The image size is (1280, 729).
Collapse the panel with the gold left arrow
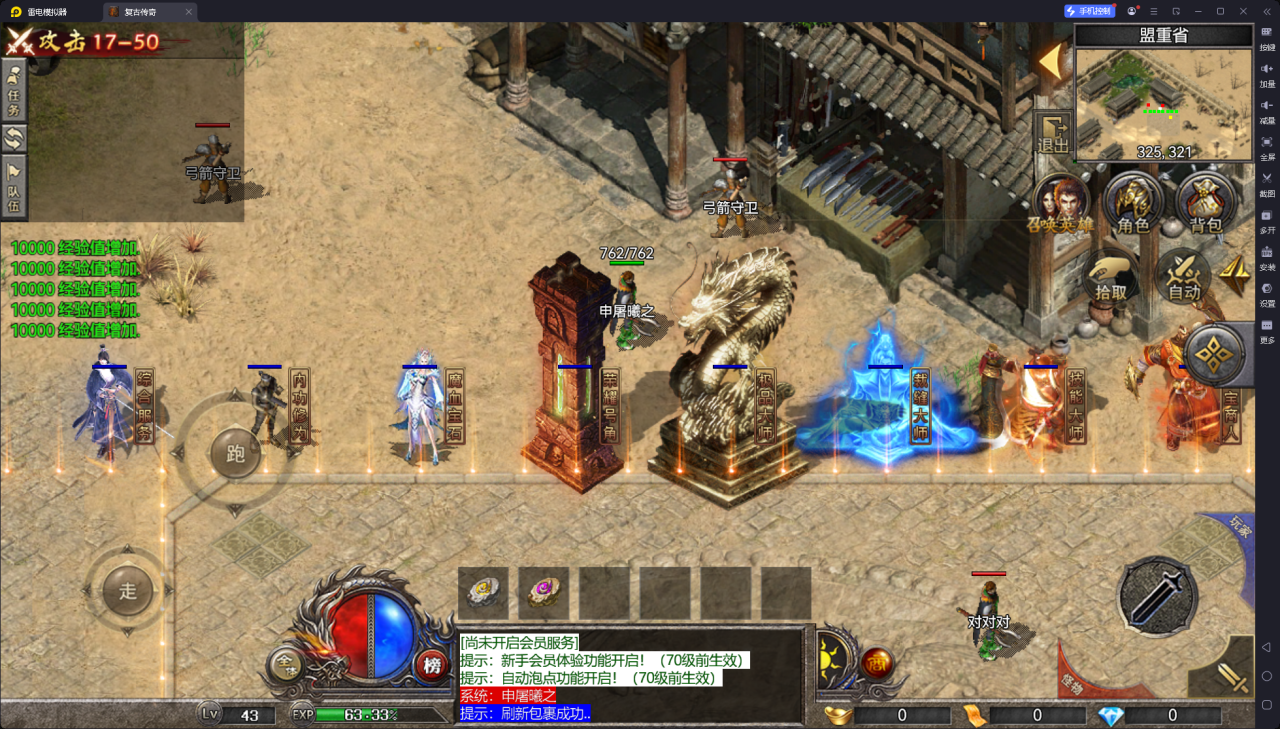(1049, 62)
